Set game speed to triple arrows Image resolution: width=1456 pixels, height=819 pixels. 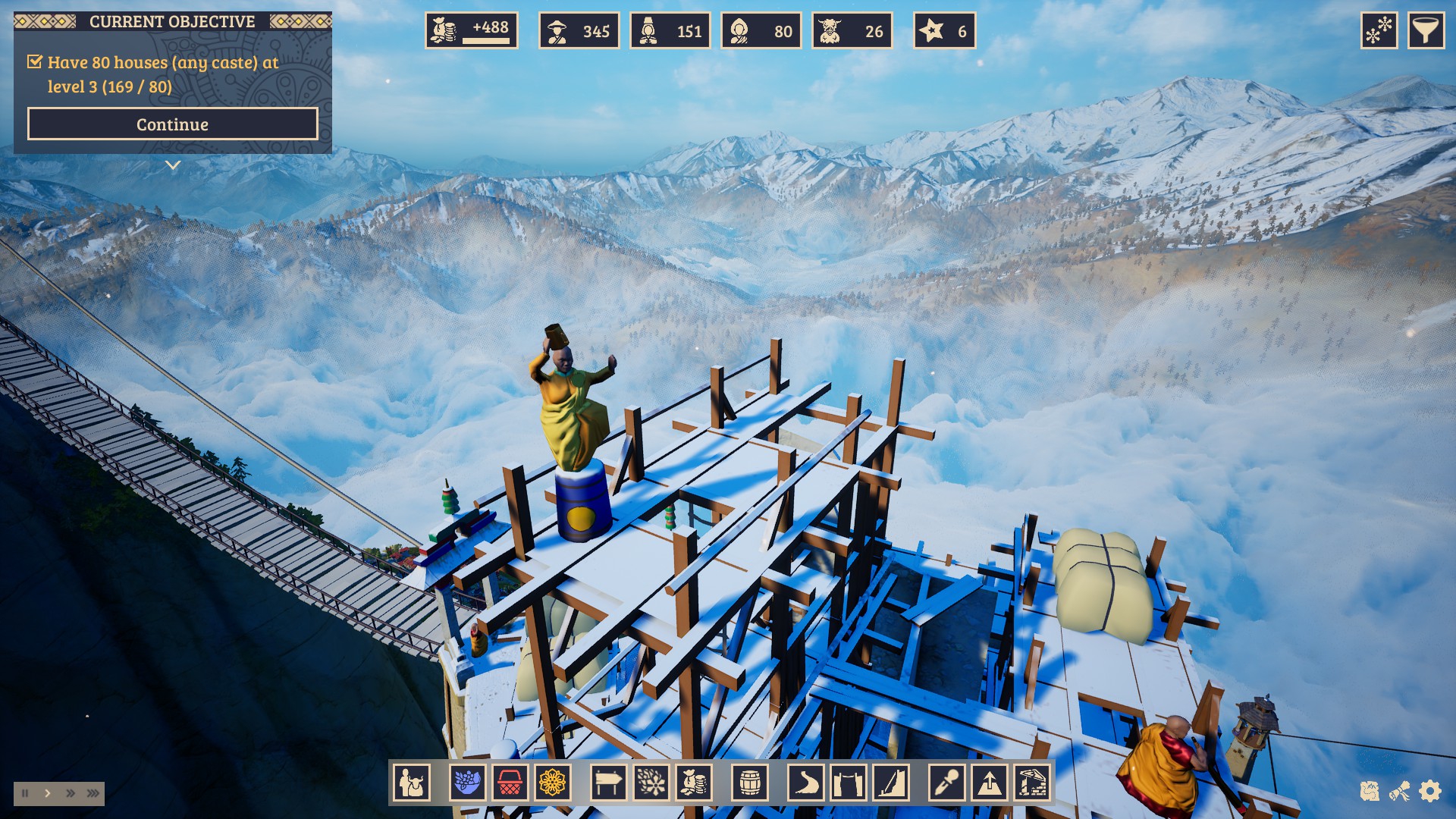(93, 793)
